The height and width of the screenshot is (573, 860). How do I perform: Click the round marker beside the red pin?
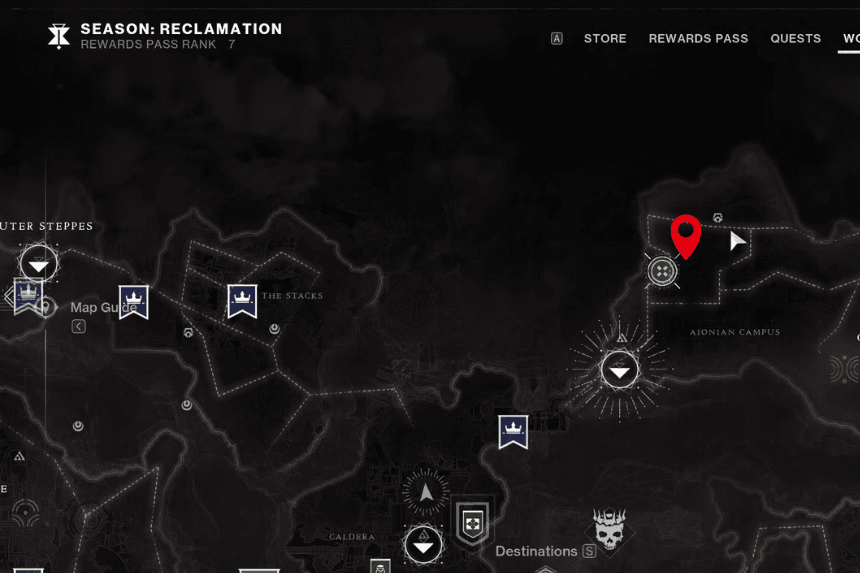coord(662,270)
